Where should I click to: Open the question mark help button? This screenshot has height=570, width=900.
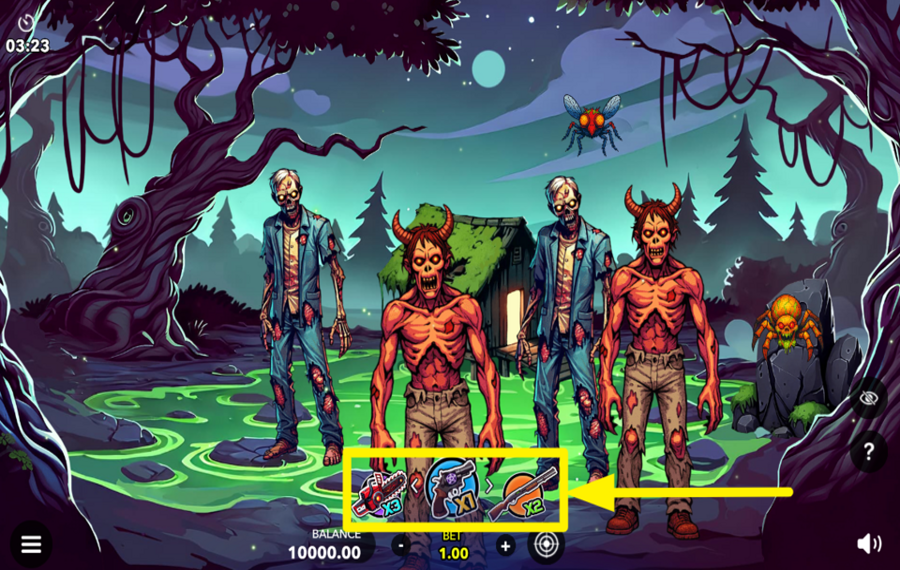[x=868, y=451]
